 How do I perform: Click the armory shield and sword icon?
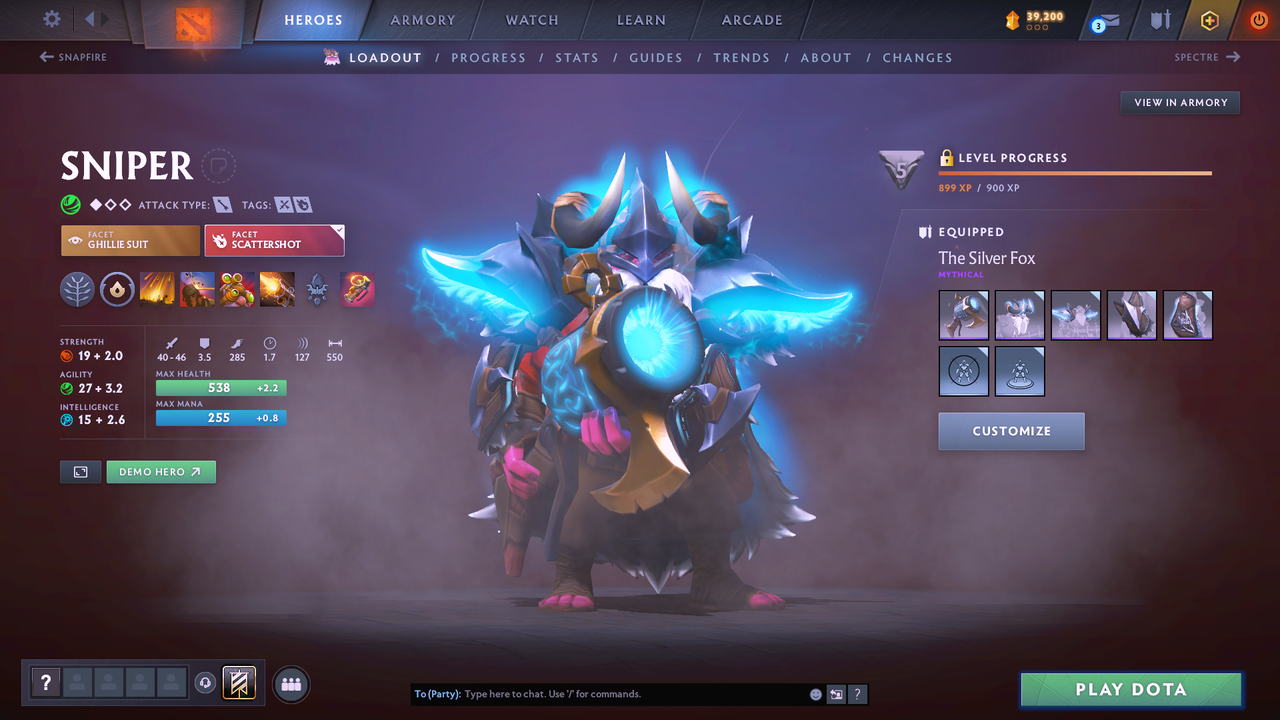(x=1162, y=19)
